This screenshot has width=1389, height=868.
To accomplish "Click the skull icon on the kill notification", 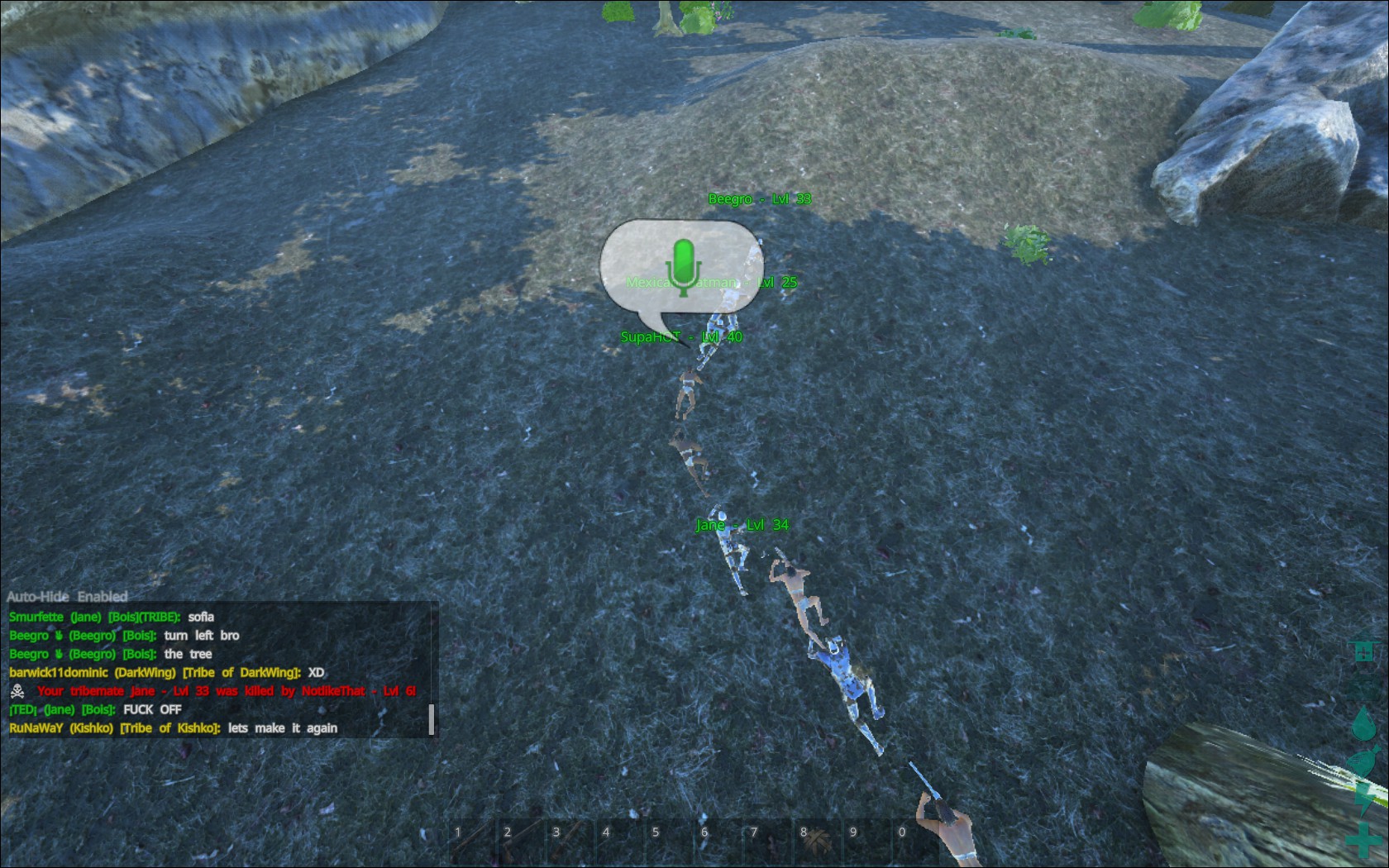I will point(16,690).
